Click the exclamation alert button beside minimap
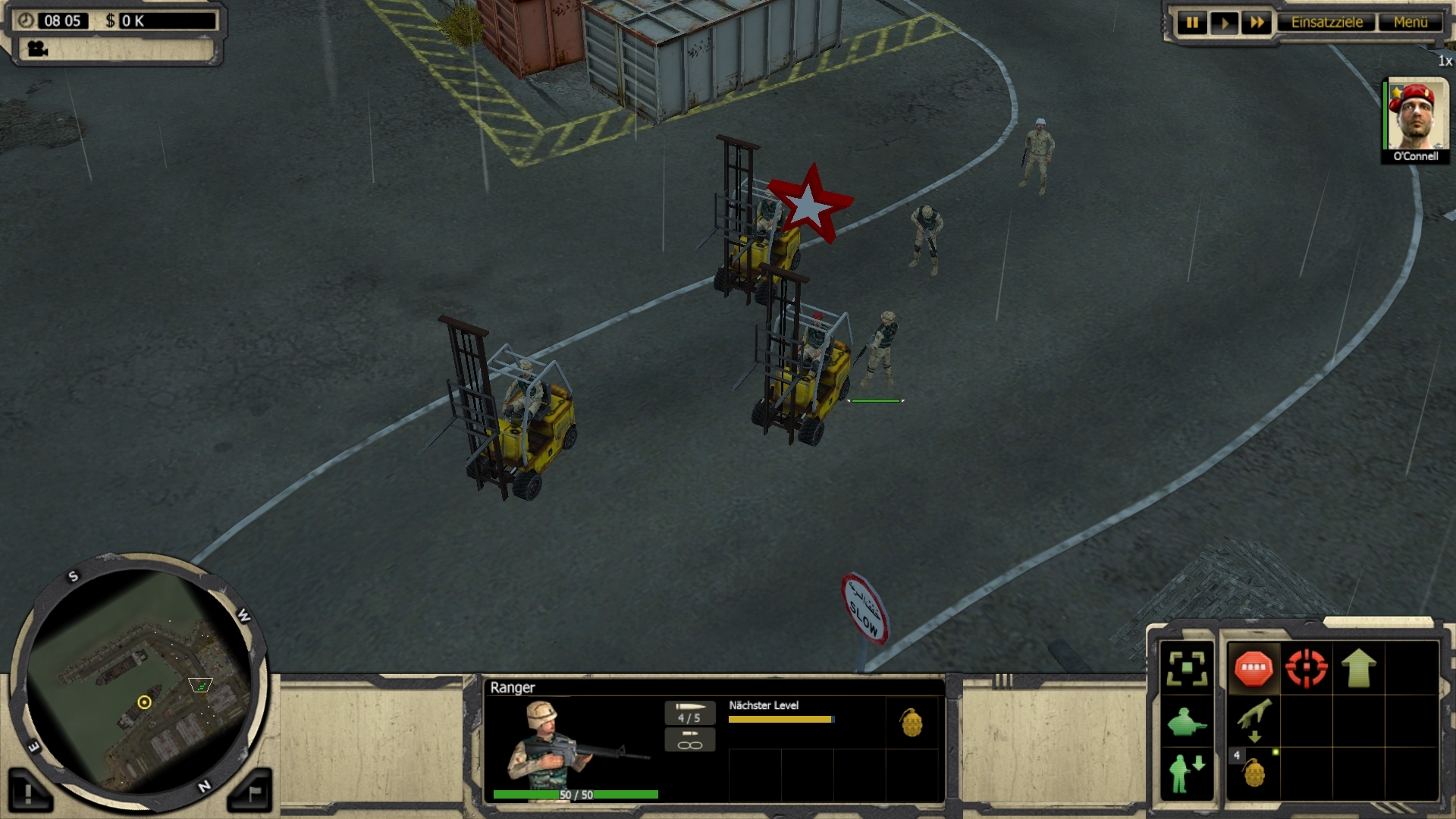1456x819 pixels. point(29,792)
